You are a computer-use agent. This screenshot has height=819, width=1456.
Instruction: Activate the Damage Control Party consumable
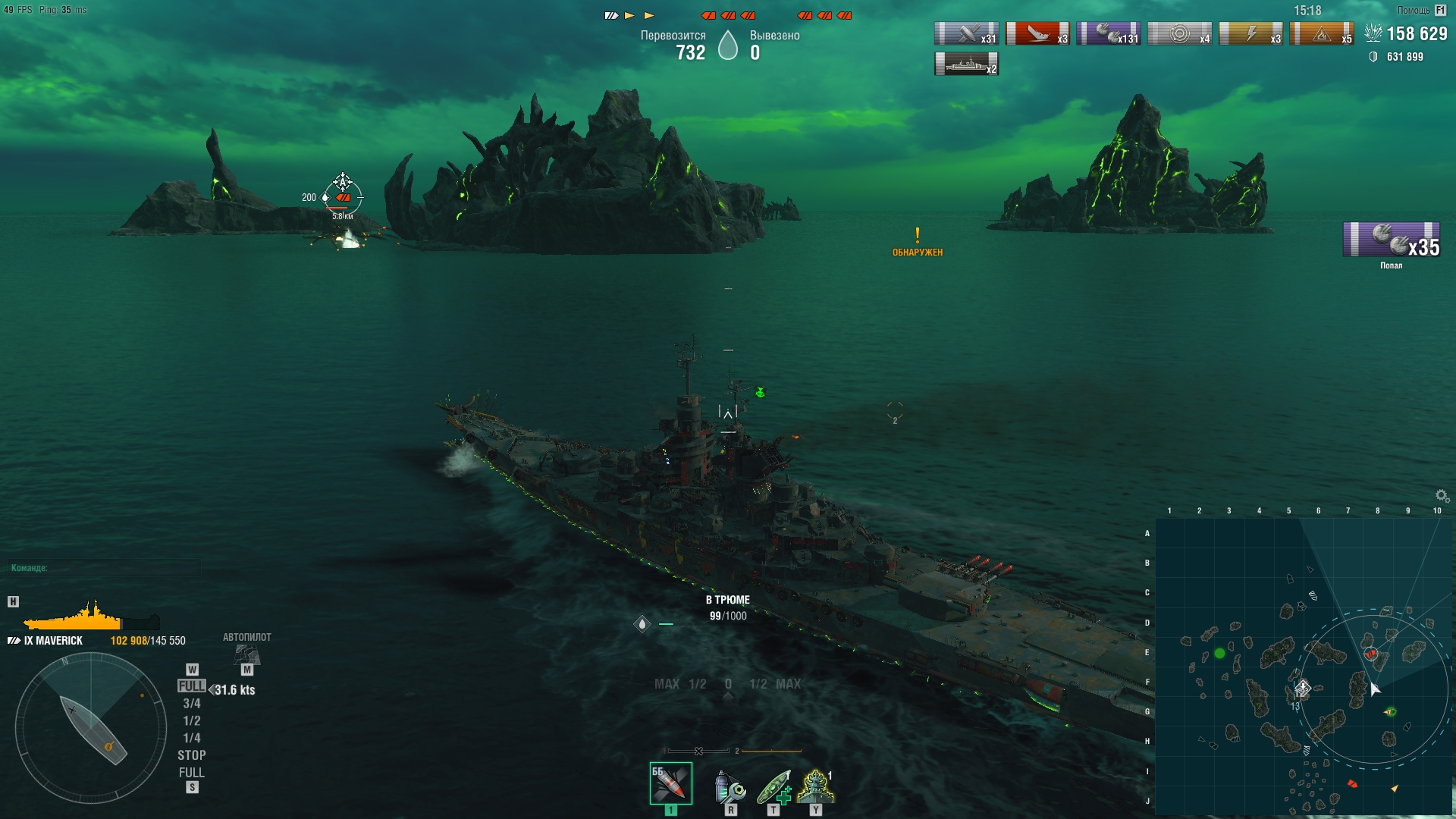pos(730,787)
